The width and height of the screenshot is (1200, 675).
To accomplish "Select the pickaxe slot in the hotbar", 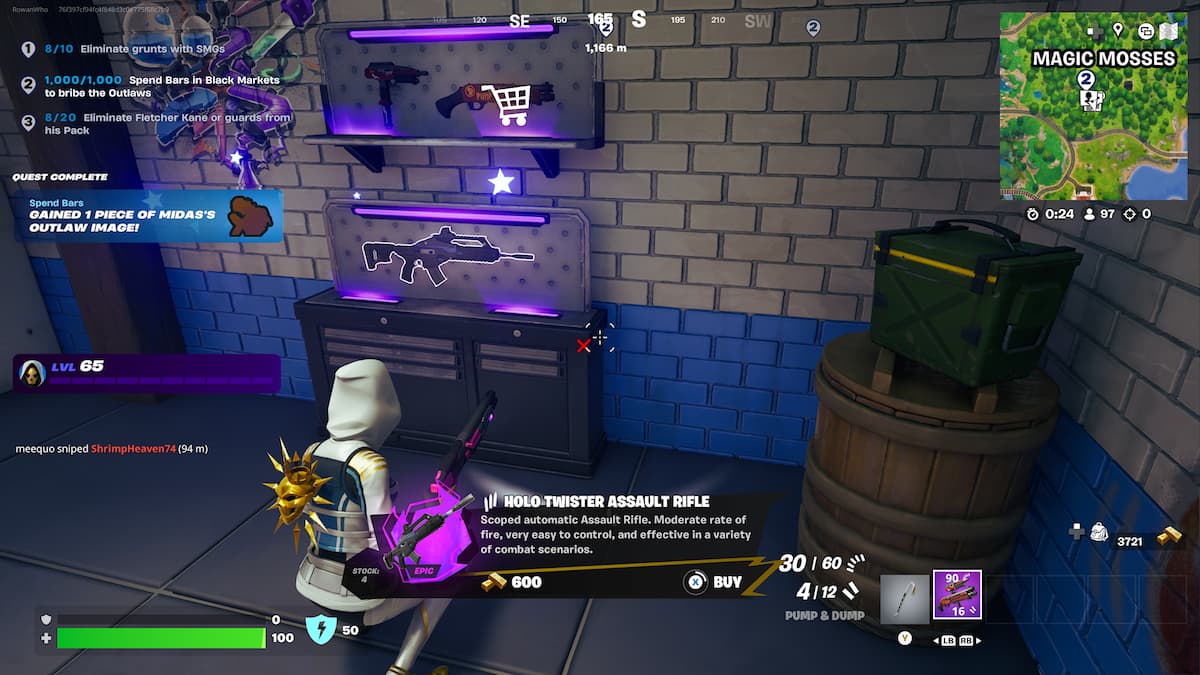I will 905,599.
